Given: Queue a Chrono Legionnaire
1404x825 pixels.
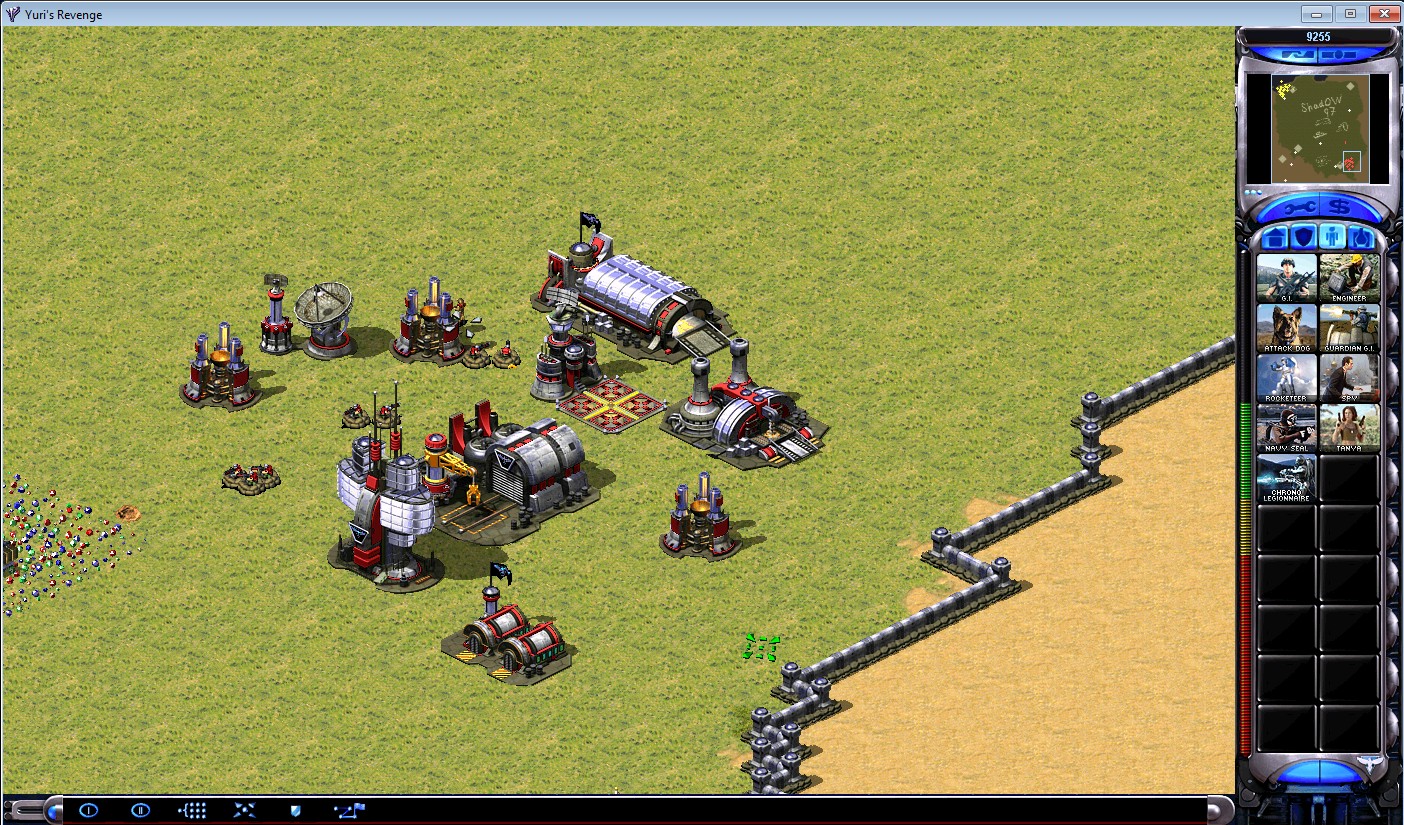Looking at the screenshot, I should pyautogui.click(x=1285, y=480).
